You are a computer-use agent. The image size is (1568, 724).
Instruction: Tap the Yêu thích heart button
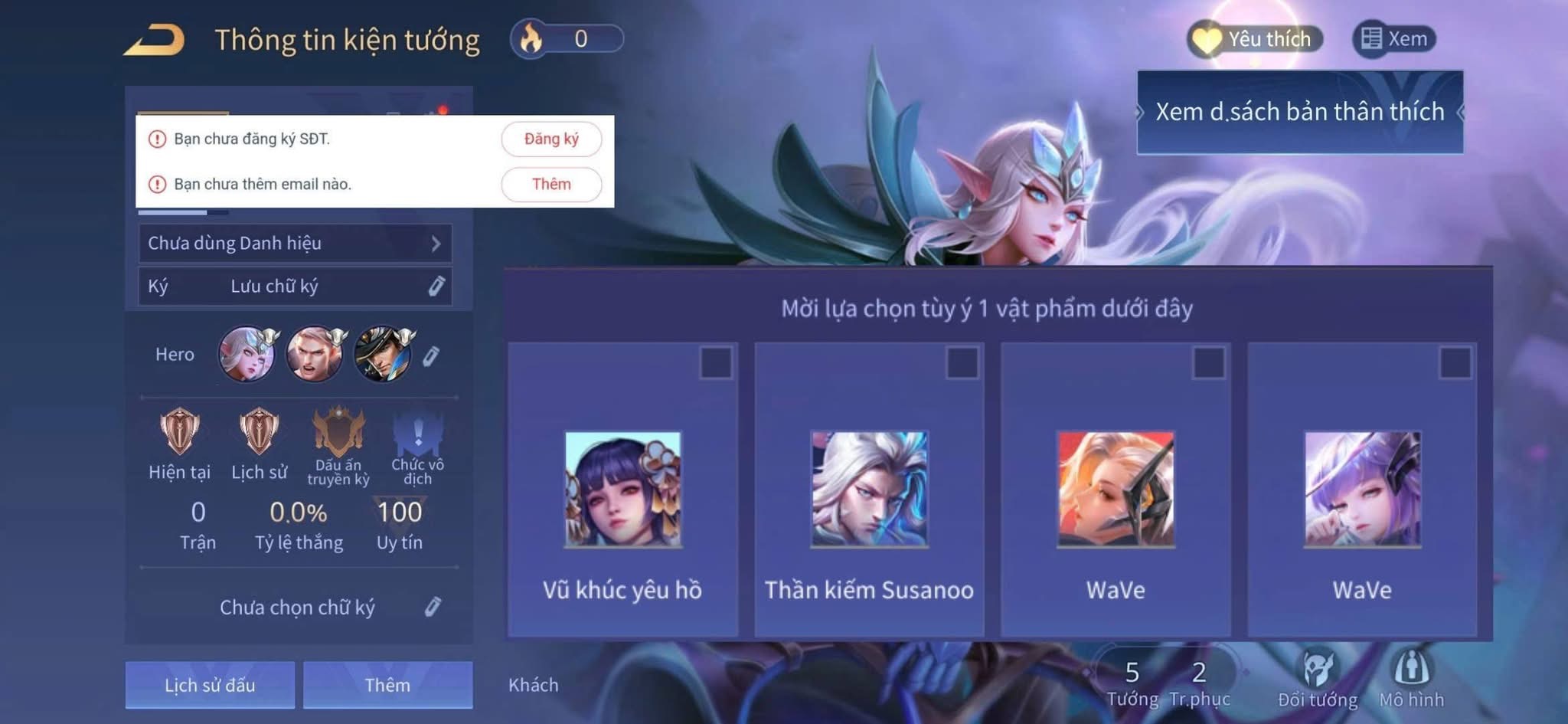[x=1255, y=39]
